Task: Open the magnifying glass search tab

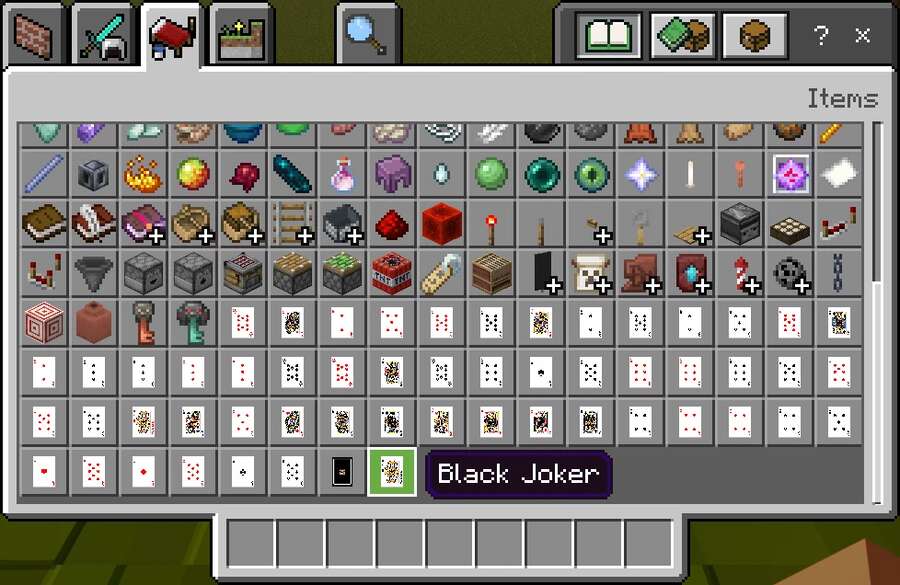Action: click(367, 36)
